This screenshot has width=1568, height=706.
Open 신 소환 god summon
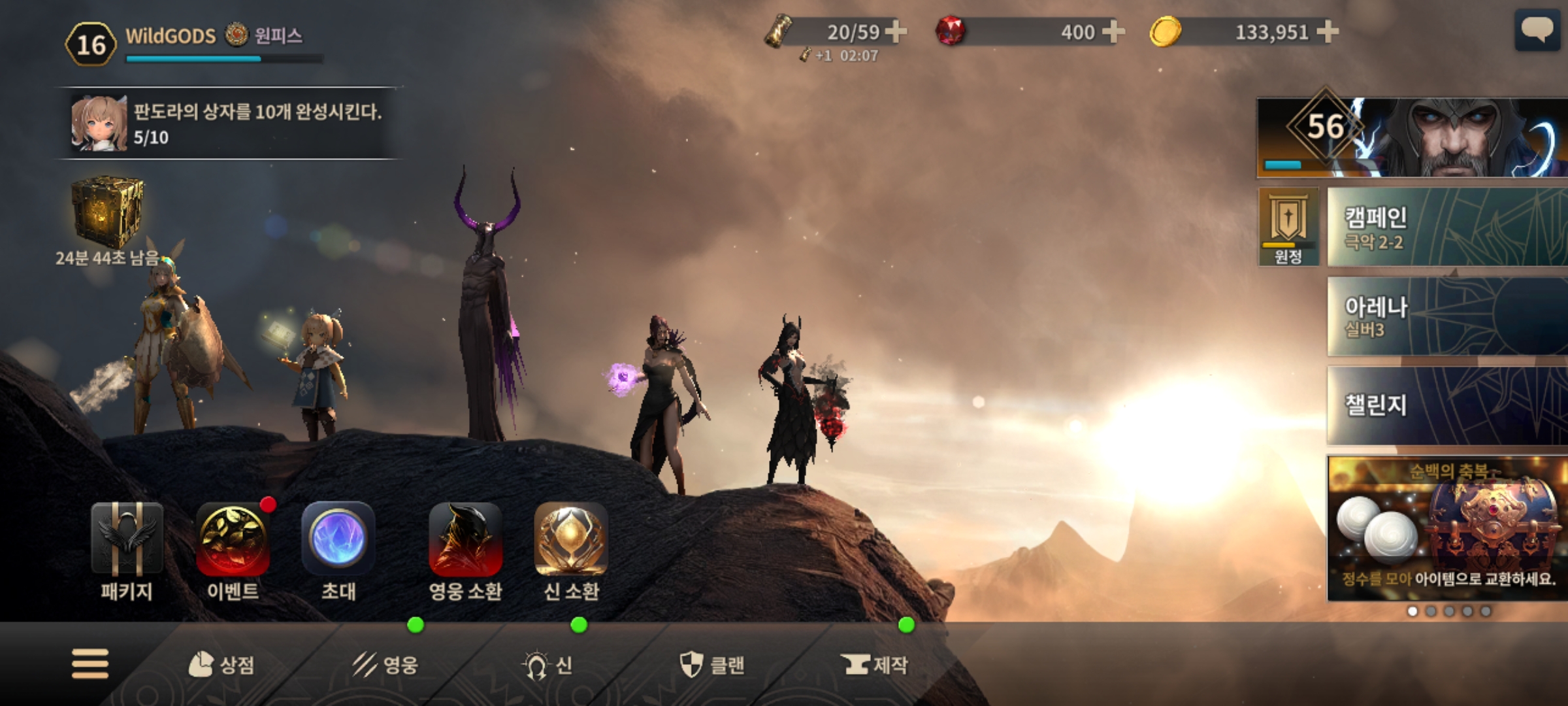tap(571, 550)
